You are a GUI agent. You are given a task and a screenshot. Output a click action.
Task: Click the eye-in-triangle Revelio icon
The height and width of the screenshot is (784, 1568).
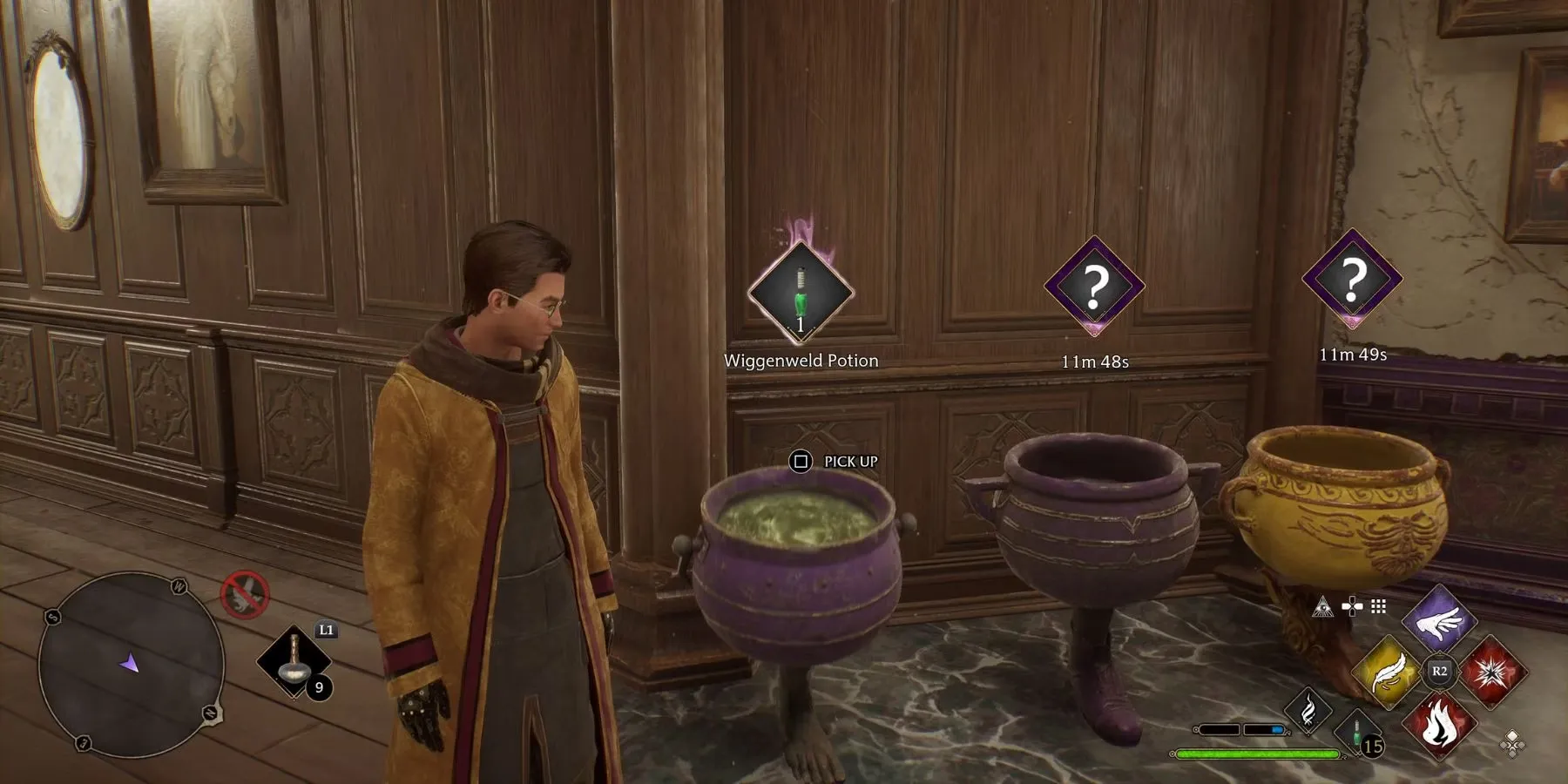click(1322, 606)
